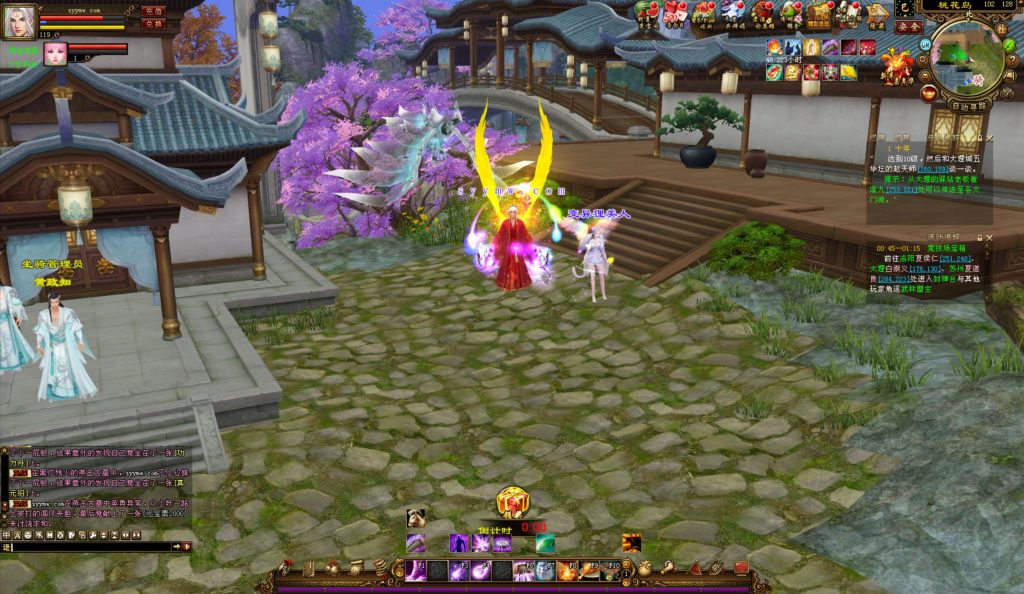Activate the F1 purple skill slot

pos(416,571)
